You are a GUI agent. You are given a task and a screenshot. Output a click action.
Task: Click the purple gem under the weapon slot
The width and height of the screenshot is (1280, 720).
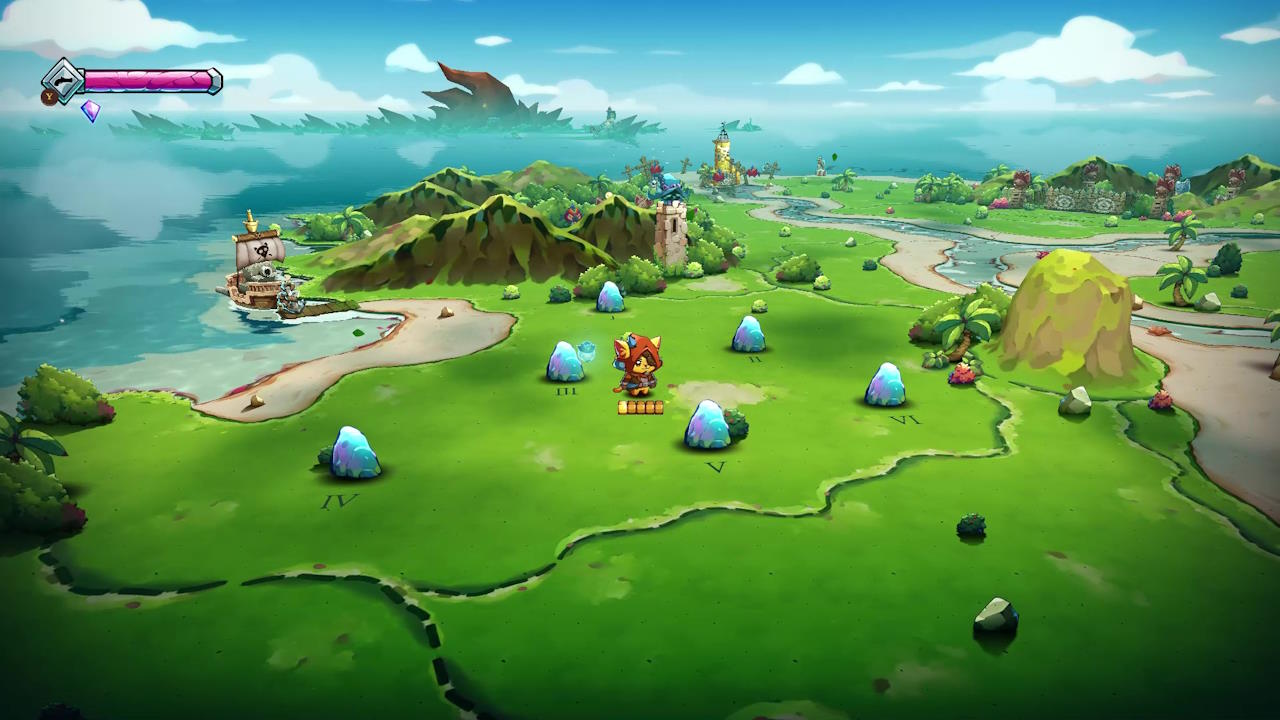coord(89,113)
